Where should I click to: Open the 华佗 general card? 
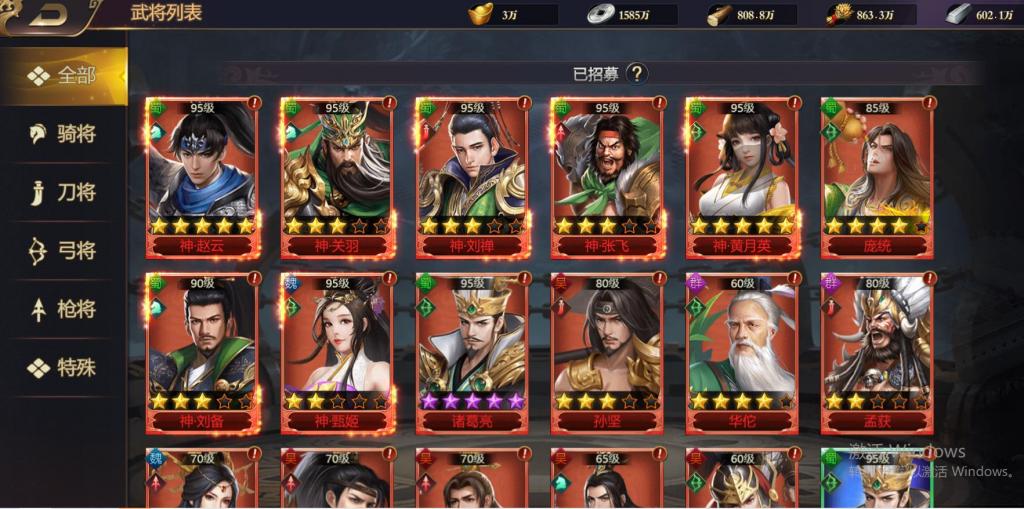[x=742, y=352]
